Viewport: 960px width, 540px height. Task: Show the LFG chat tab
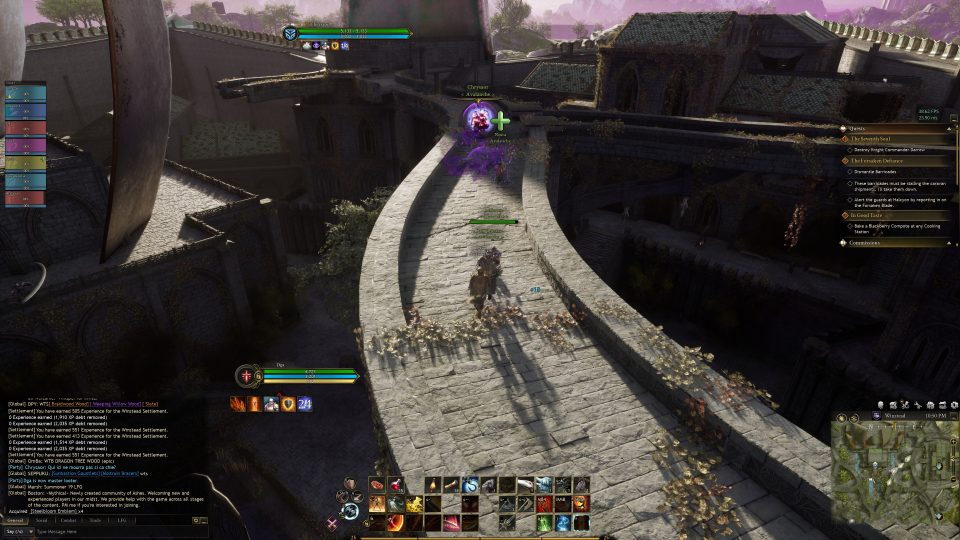(x=122, y=520)
